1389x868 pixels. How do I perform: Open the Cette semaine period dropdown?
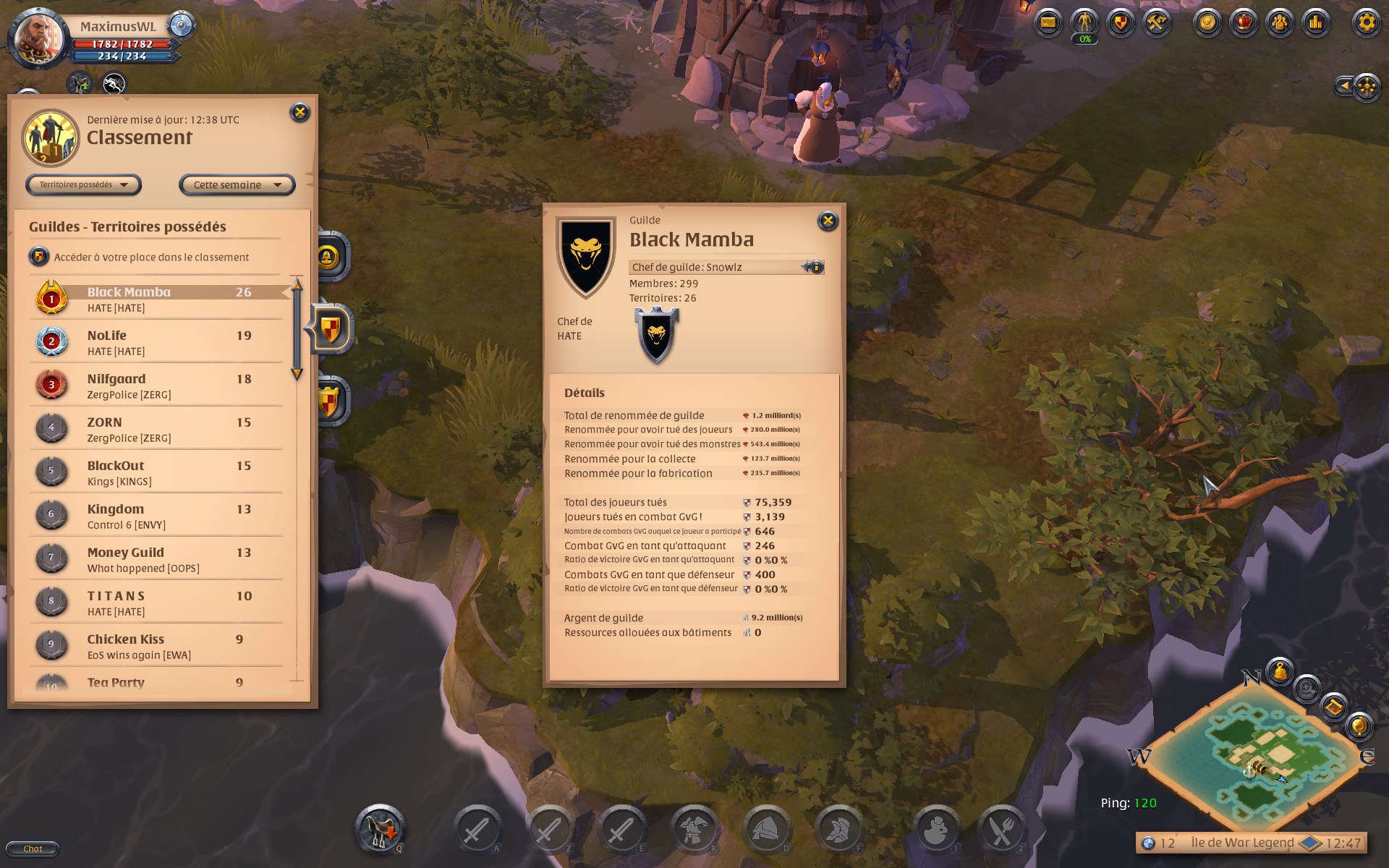point(237,185)
